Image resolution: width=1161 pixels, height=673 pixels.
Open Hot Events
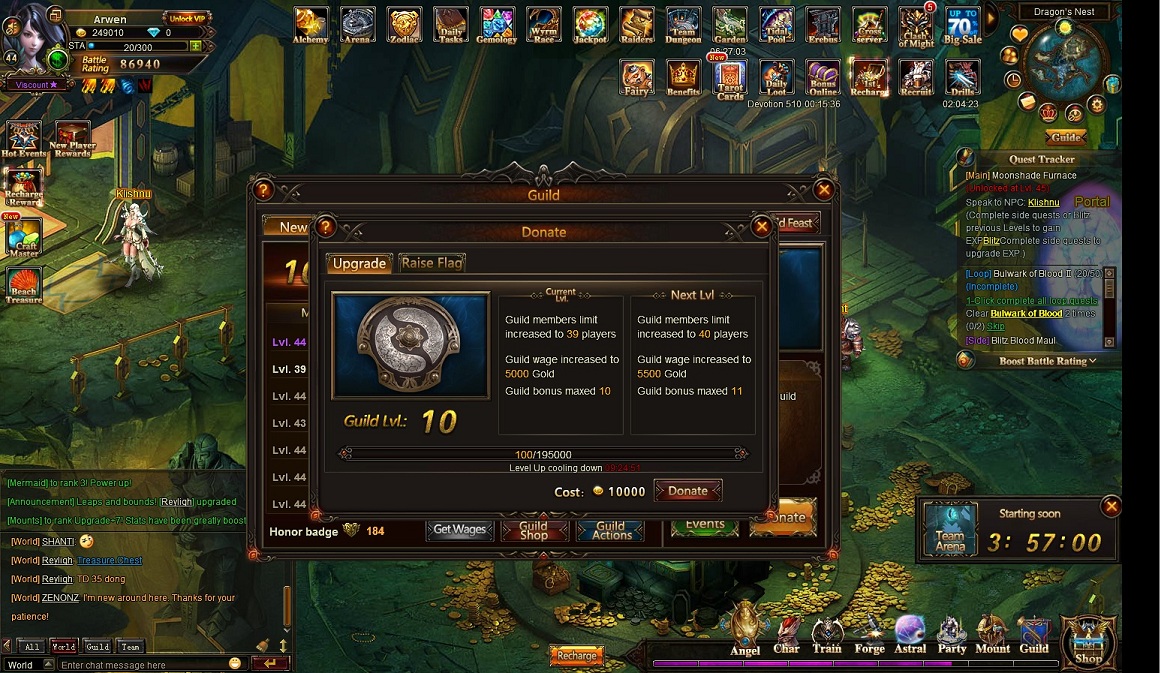coord(23,140)
